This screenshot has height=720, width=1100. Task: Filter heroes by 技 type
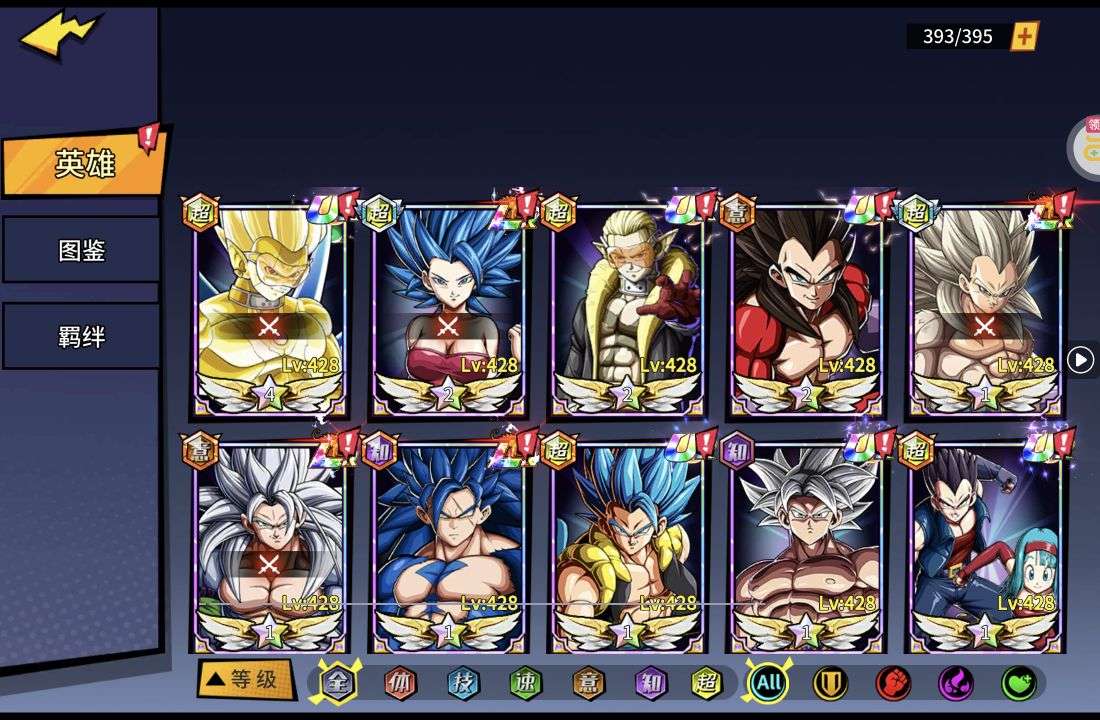coord(462,683)
